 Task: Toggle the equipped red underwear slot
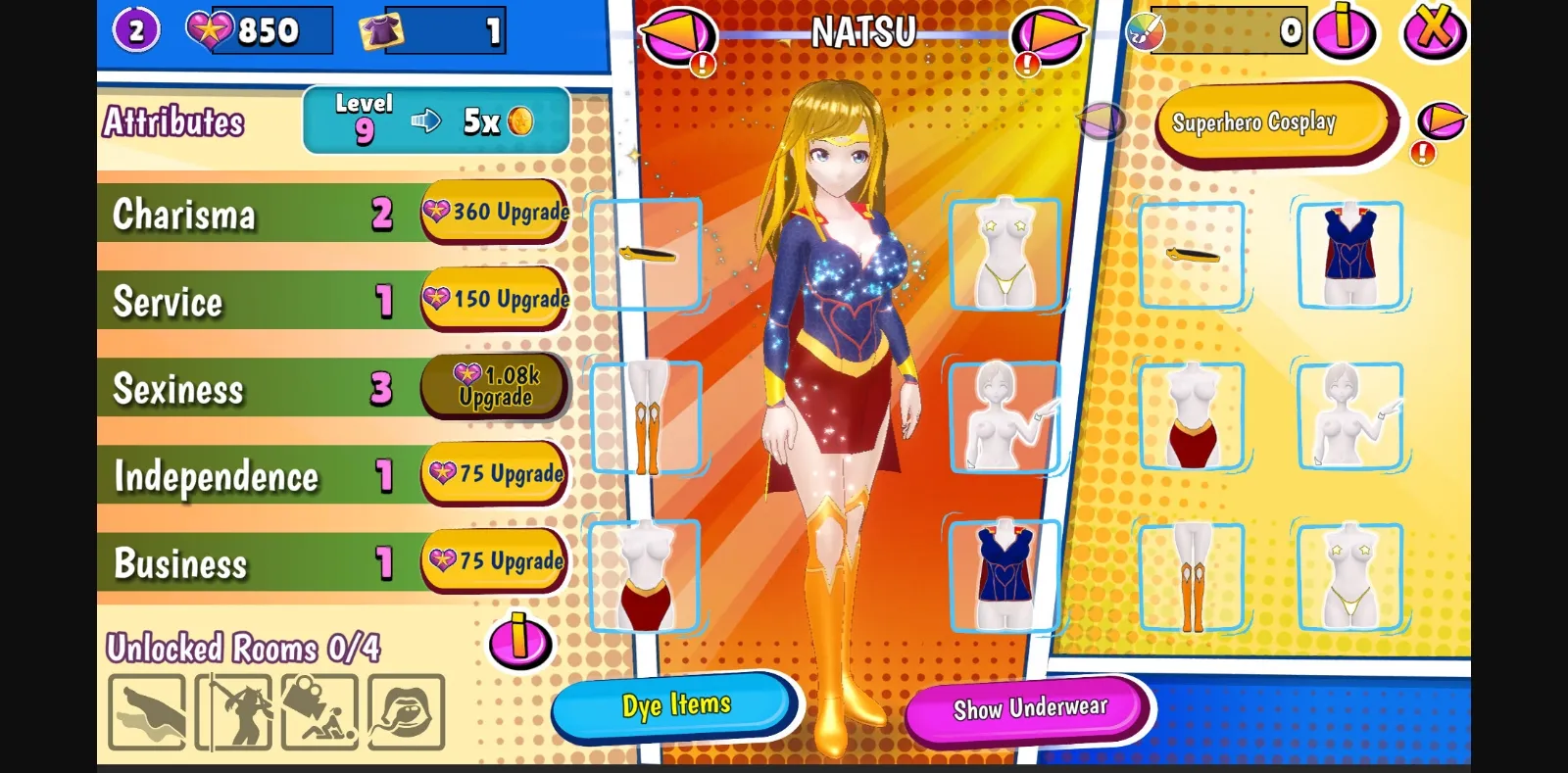(x=647, y=576)
